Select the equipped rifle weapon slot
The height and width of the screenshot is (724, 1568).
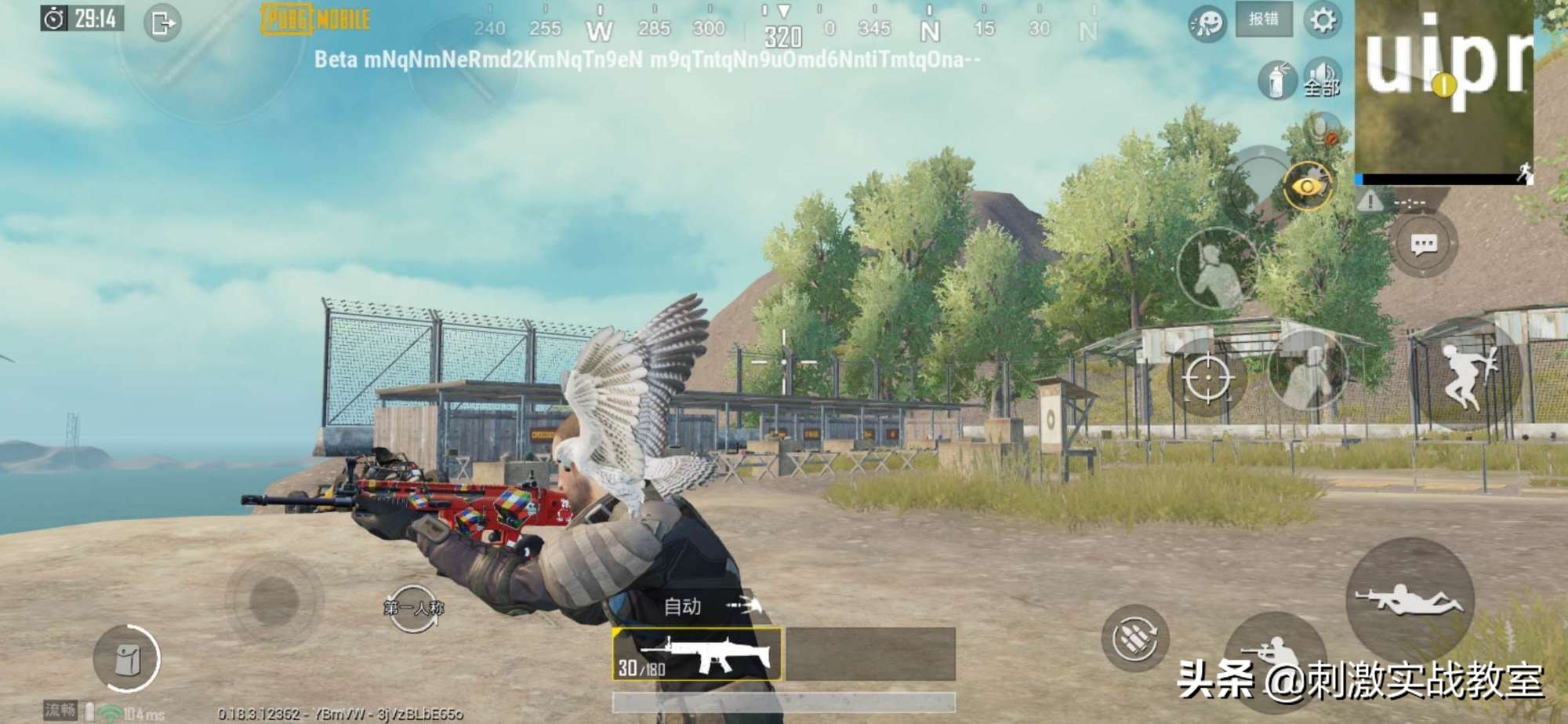697,653
